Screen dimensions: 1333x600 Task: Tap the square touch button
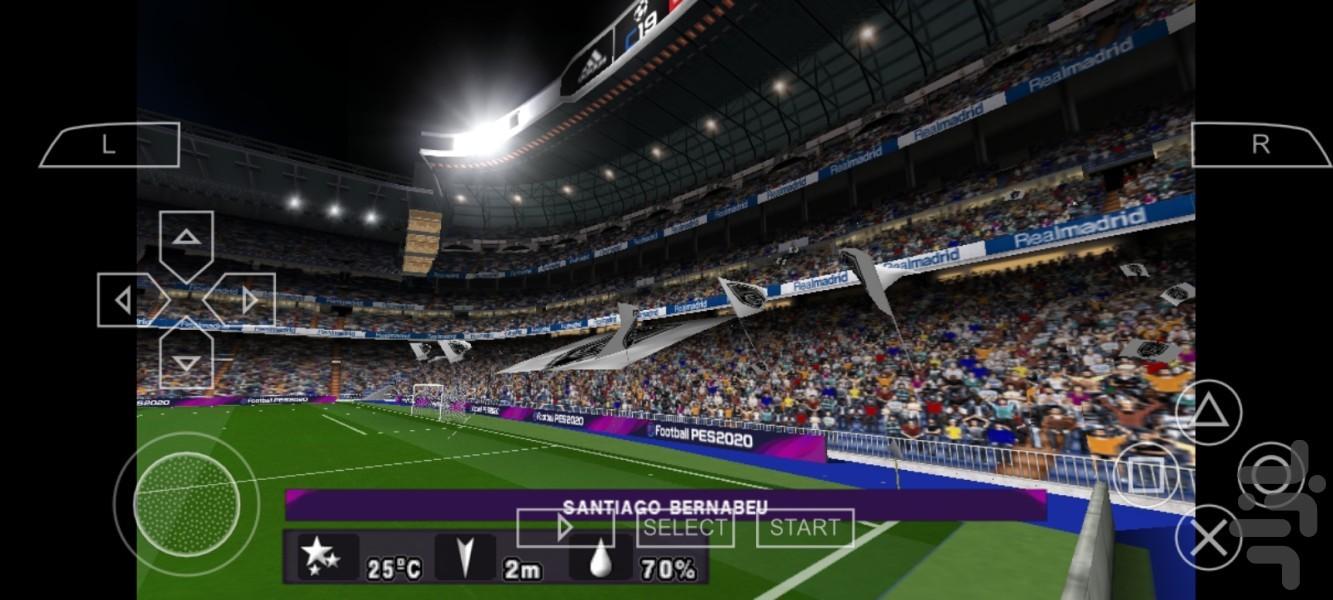[1145, 473]
